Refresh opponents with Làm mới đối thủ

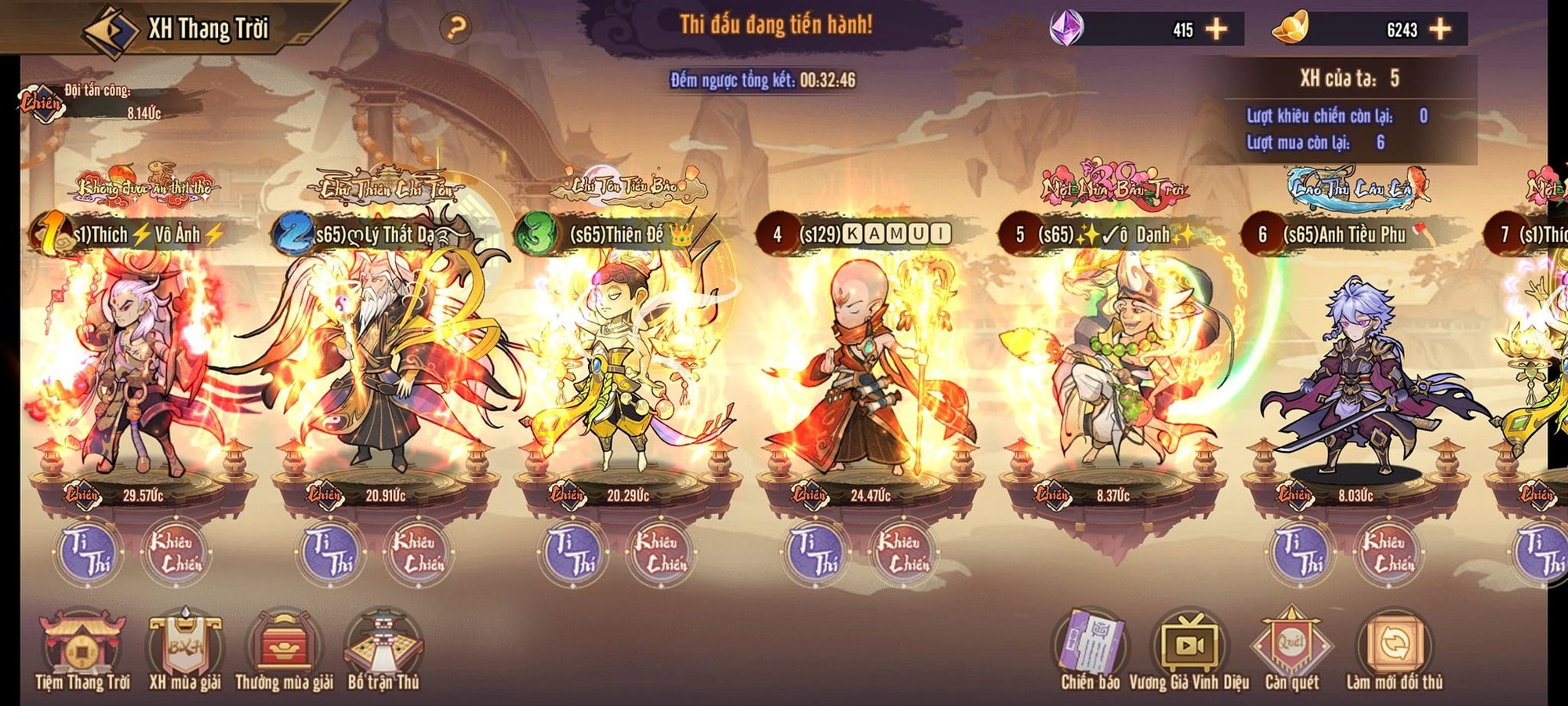coord(1394,650)
